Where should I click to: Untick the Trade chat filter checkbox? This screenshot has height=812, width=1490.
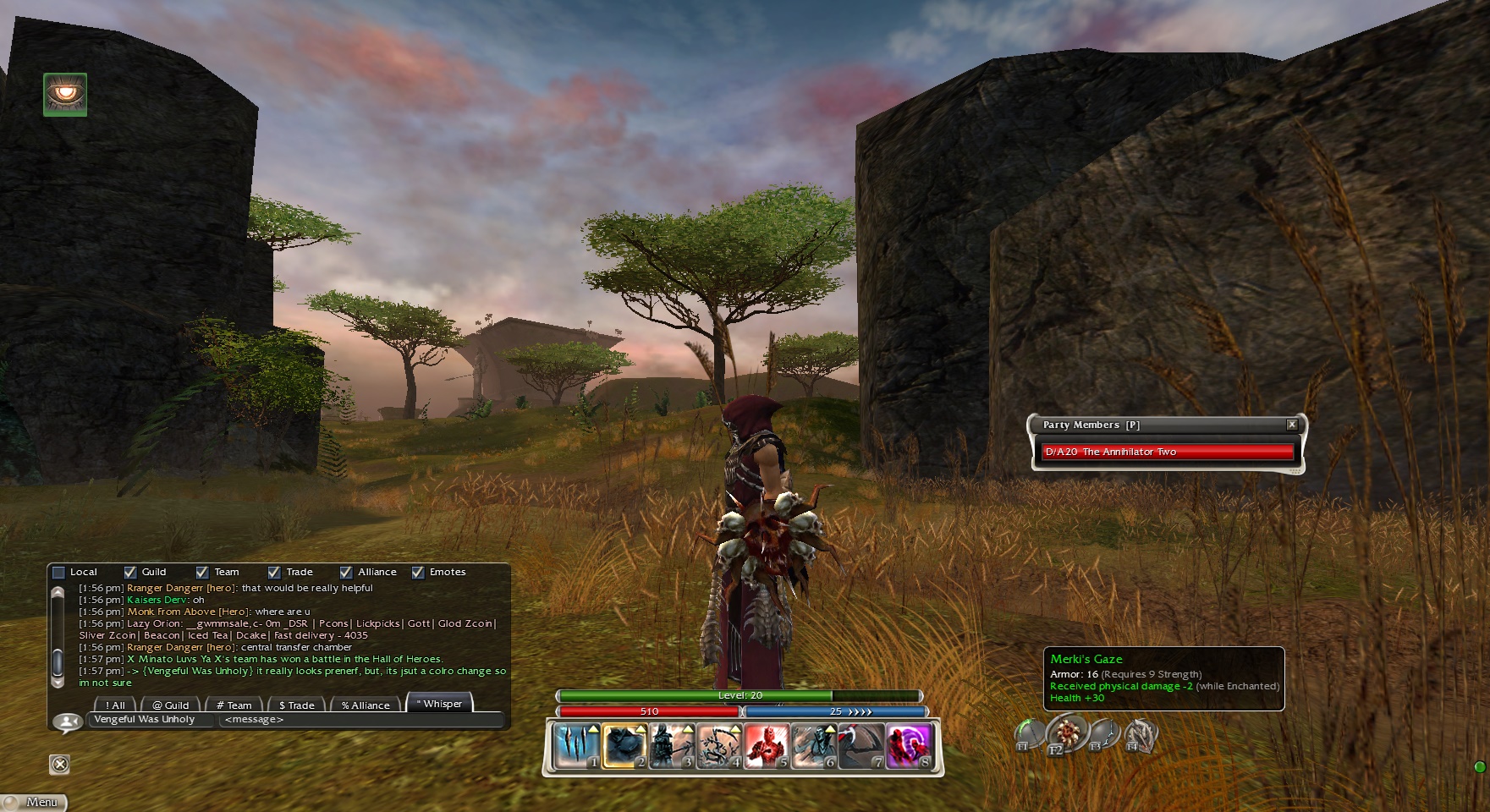coord(274,573)
